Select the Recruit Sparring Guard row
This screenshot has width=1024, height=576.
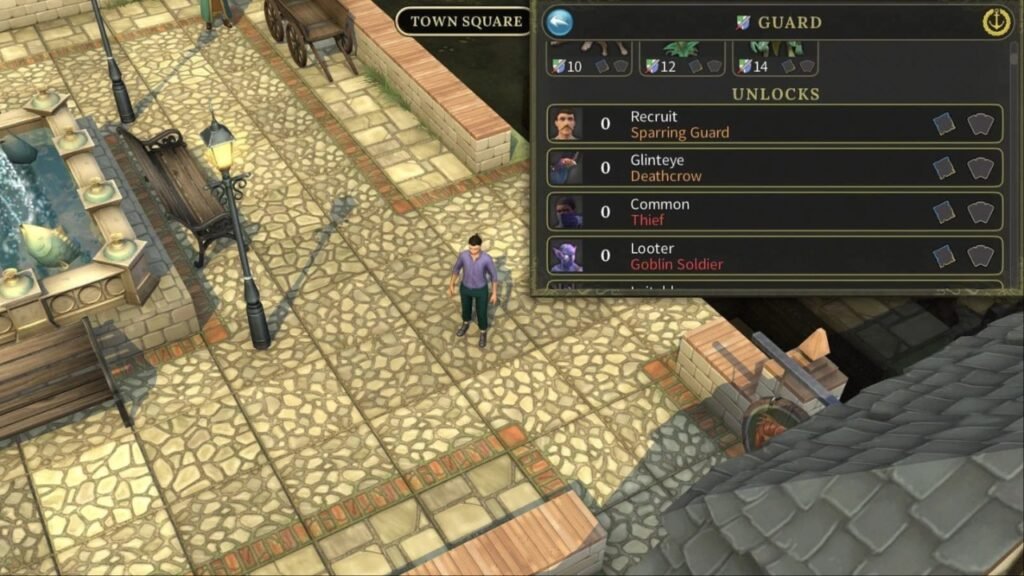pos(775,124)
